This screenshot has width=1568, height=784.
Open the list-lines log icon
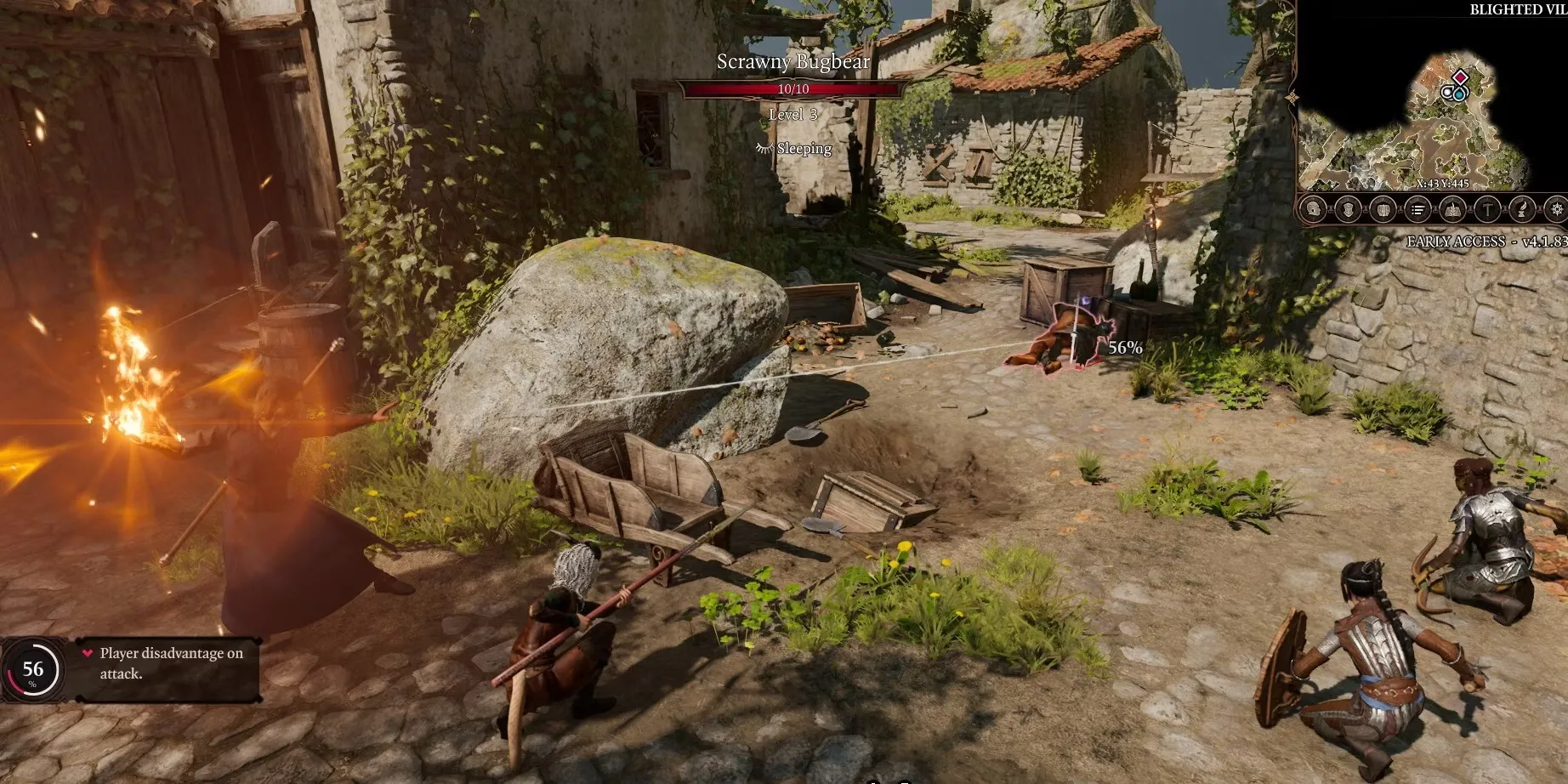click(x=1417, y=209)
